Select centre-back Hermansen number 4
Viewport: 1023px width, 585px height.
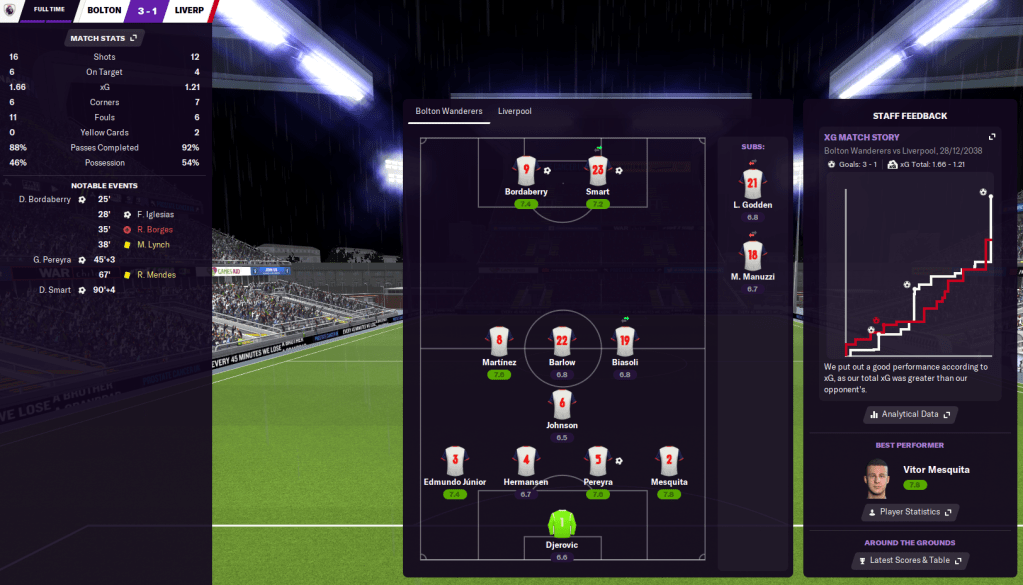pyautogui.click(x=526, y=460)
